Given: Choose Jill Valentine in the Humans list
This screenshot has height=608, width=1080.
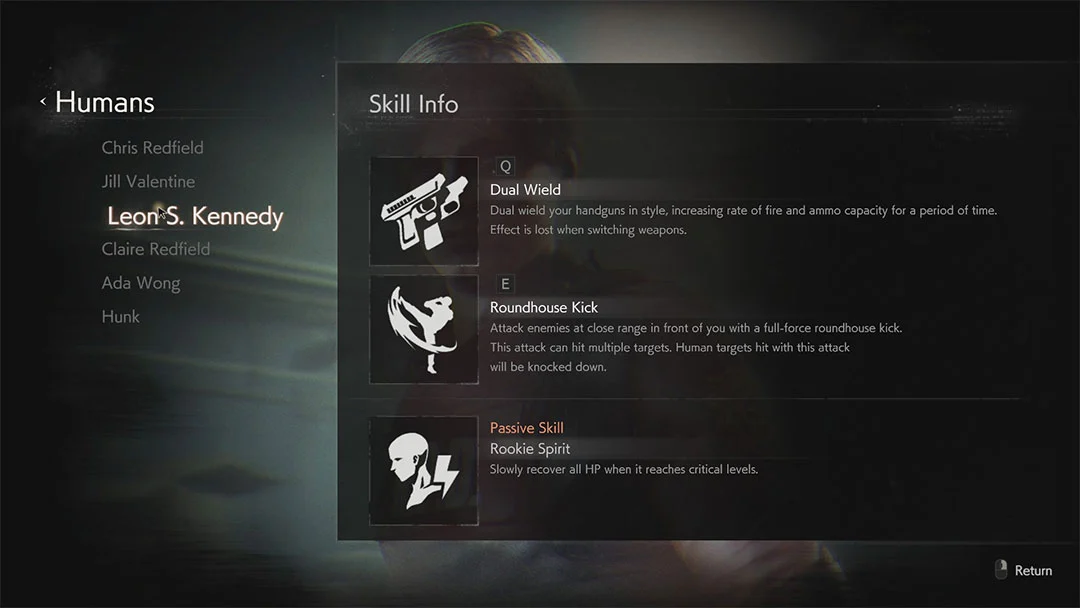Looking at the screenshot, I should (148, 181).
